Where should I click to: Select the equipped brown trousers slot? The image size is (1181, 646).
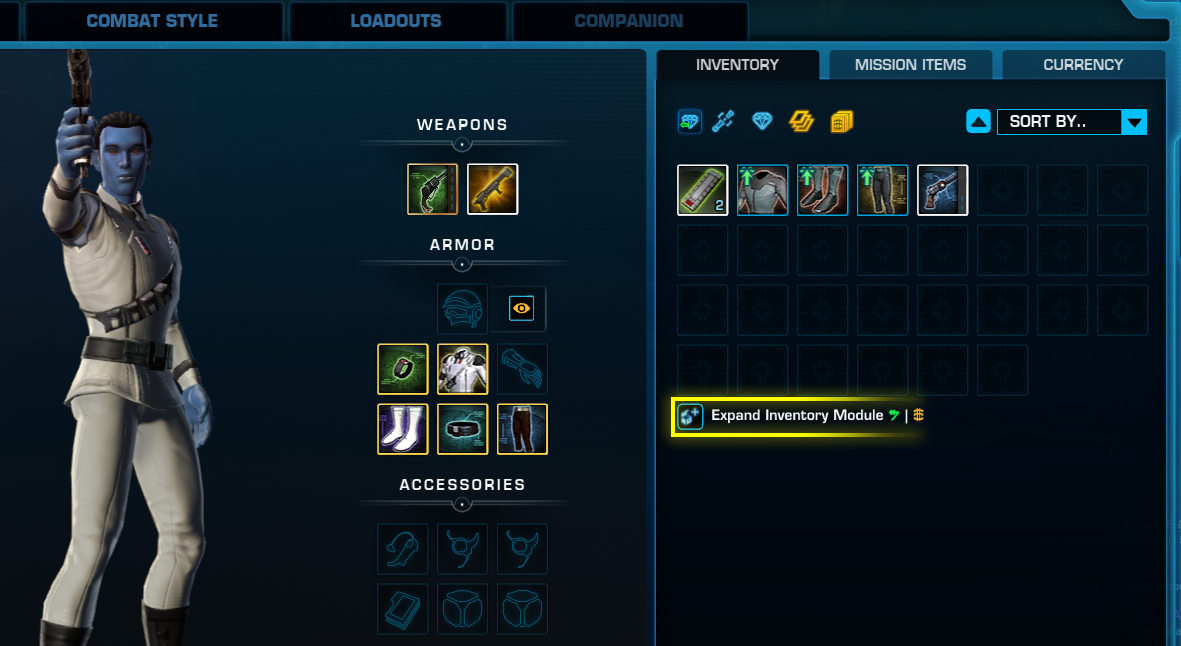click(x=522, y=429)
